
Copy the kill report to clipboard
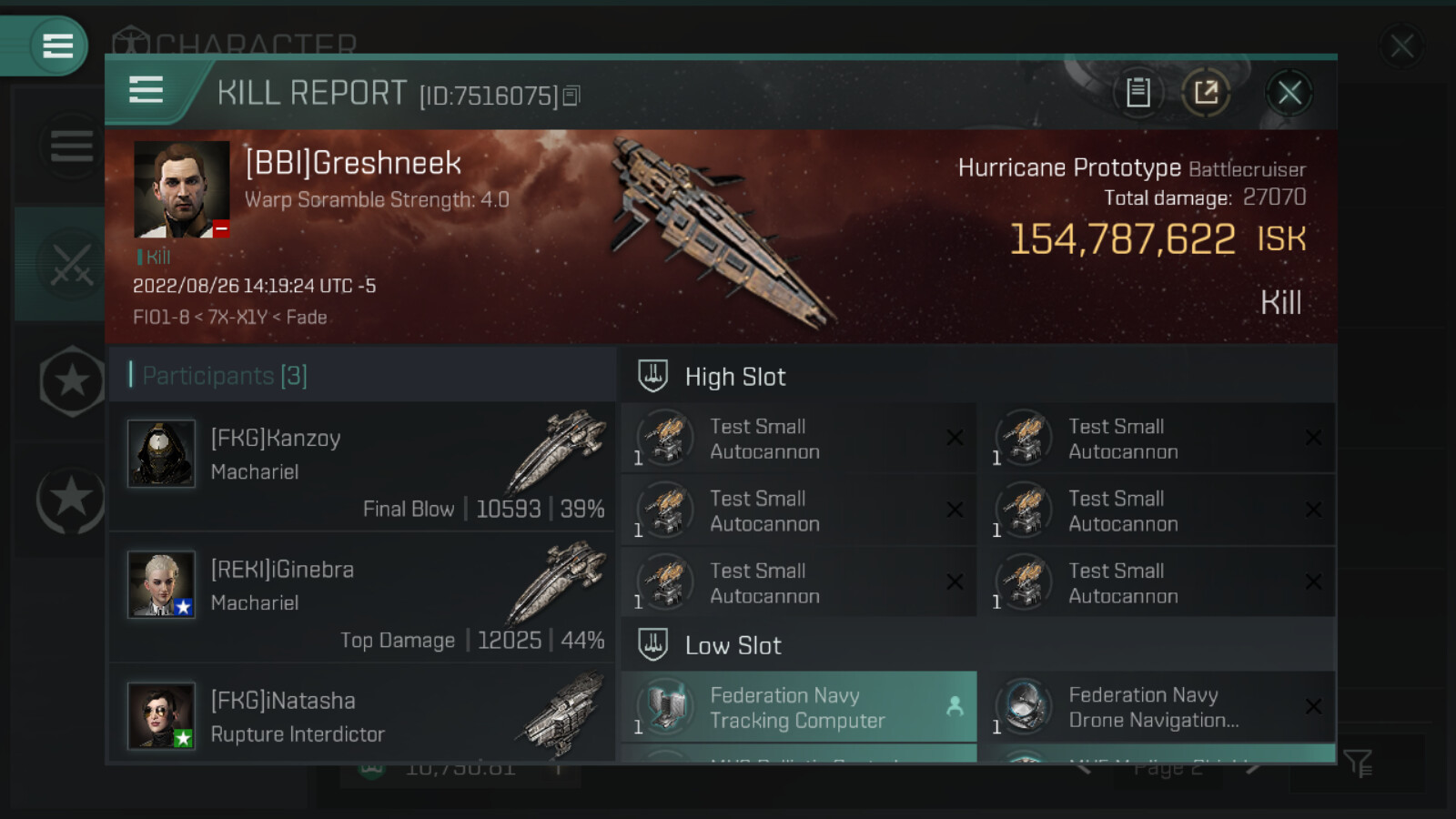pos(1137,93)
